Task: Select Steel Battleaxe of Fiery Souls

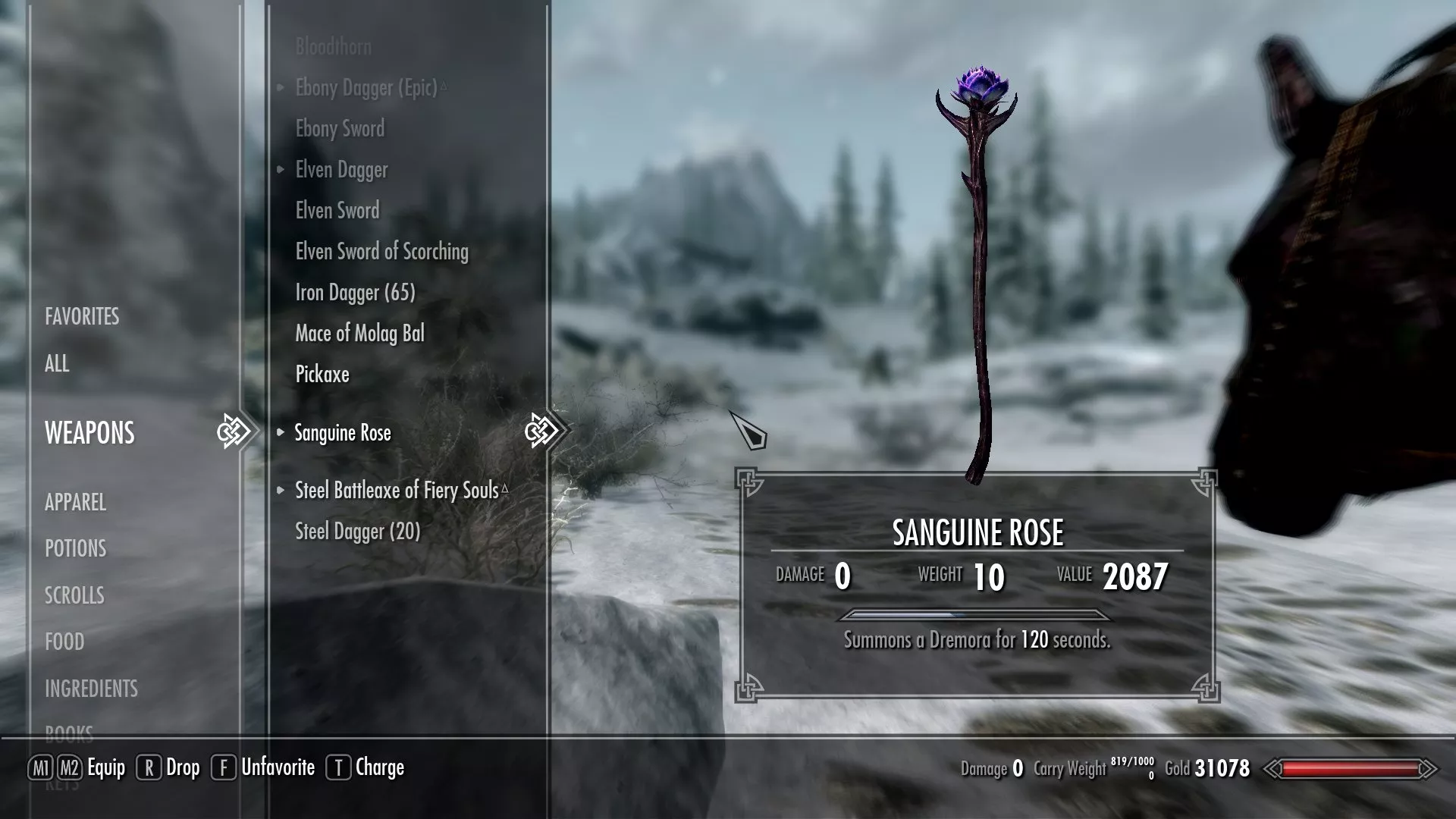Action: coord(397,491)
